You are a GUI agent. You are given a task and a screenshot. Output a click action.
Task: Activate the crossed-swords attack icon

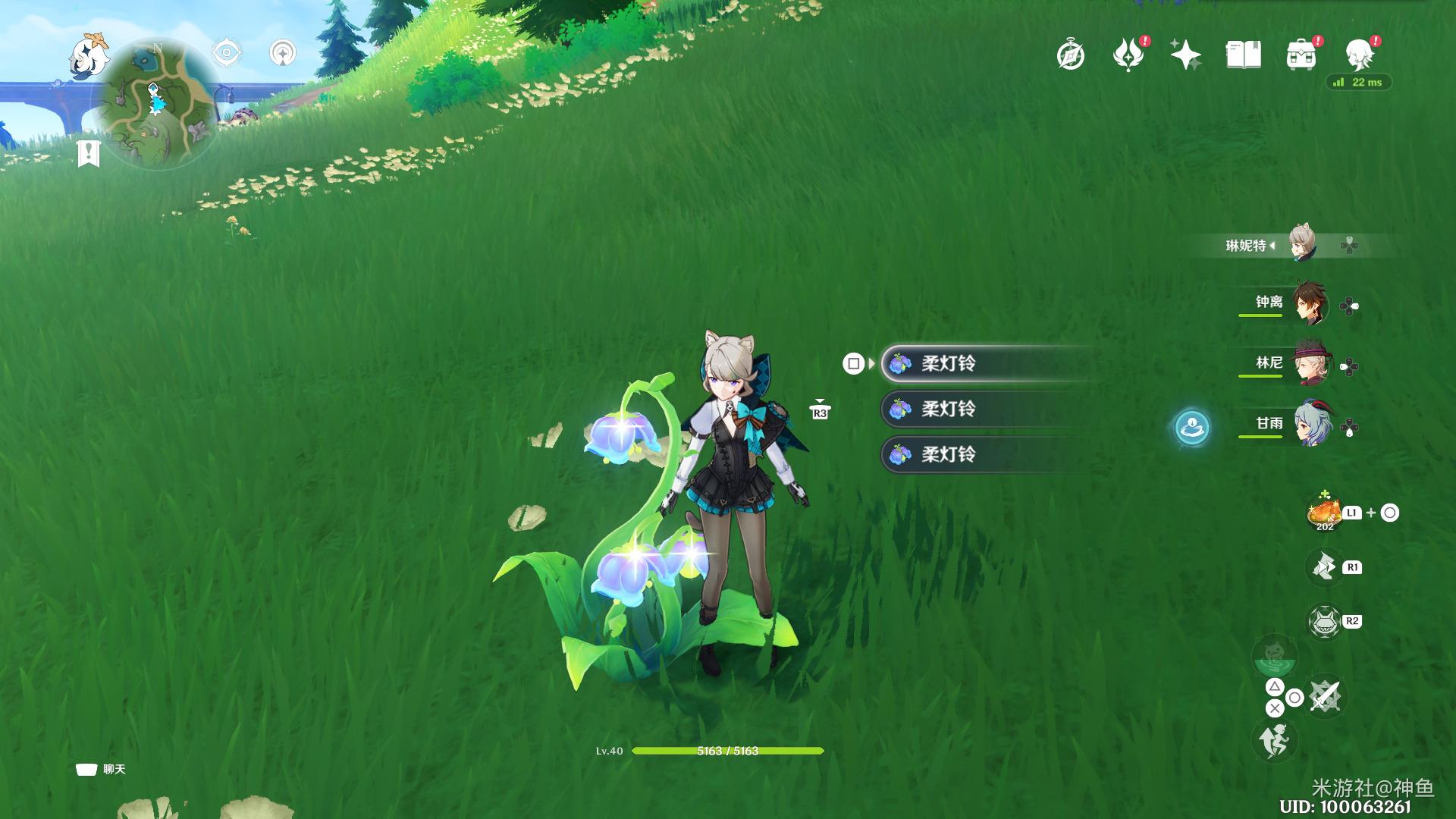tap(1325, 696)
